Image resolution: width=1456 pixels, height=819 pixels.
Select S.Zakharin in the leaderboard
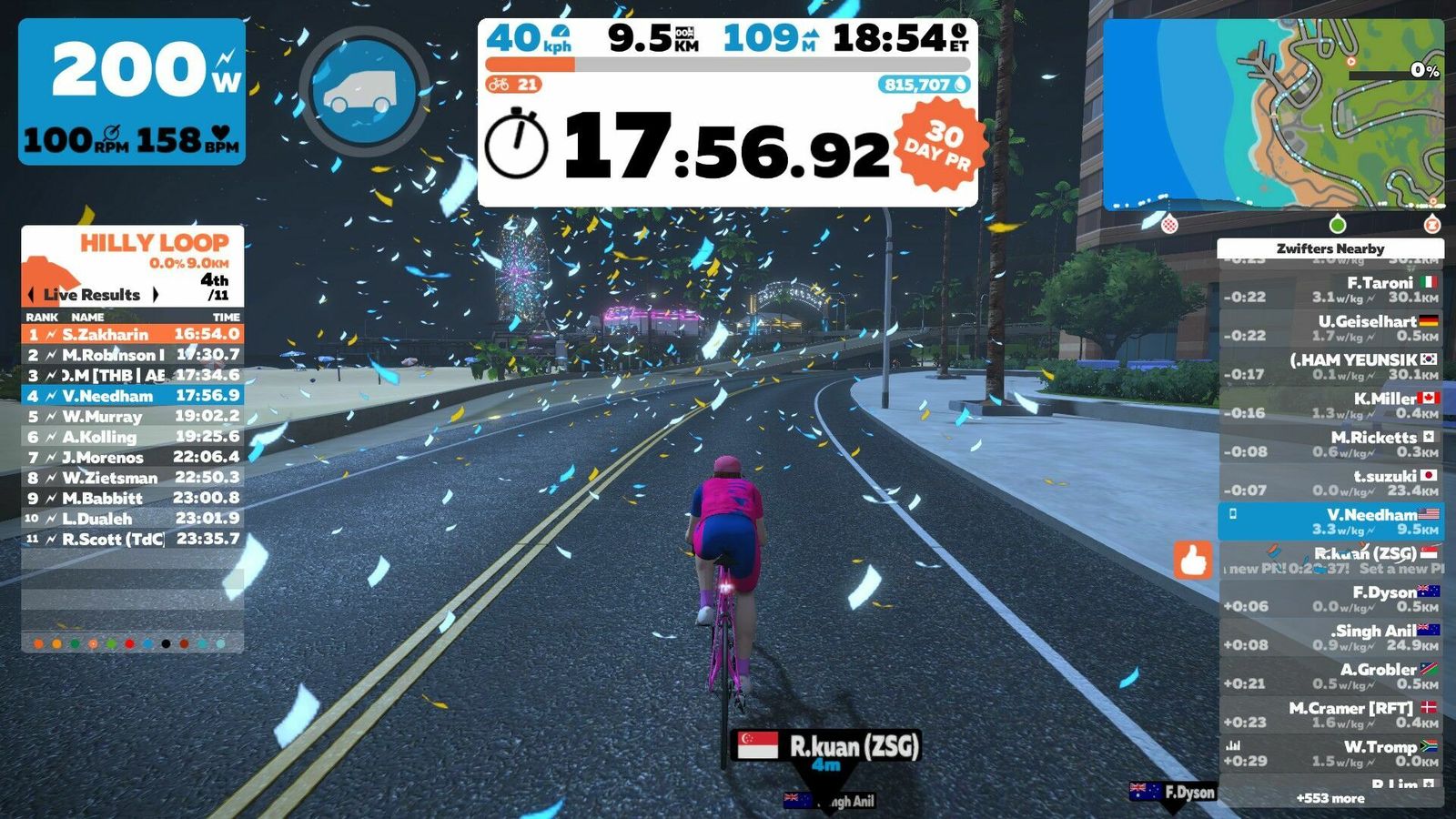pyautogui.click(x=133, y=334)
